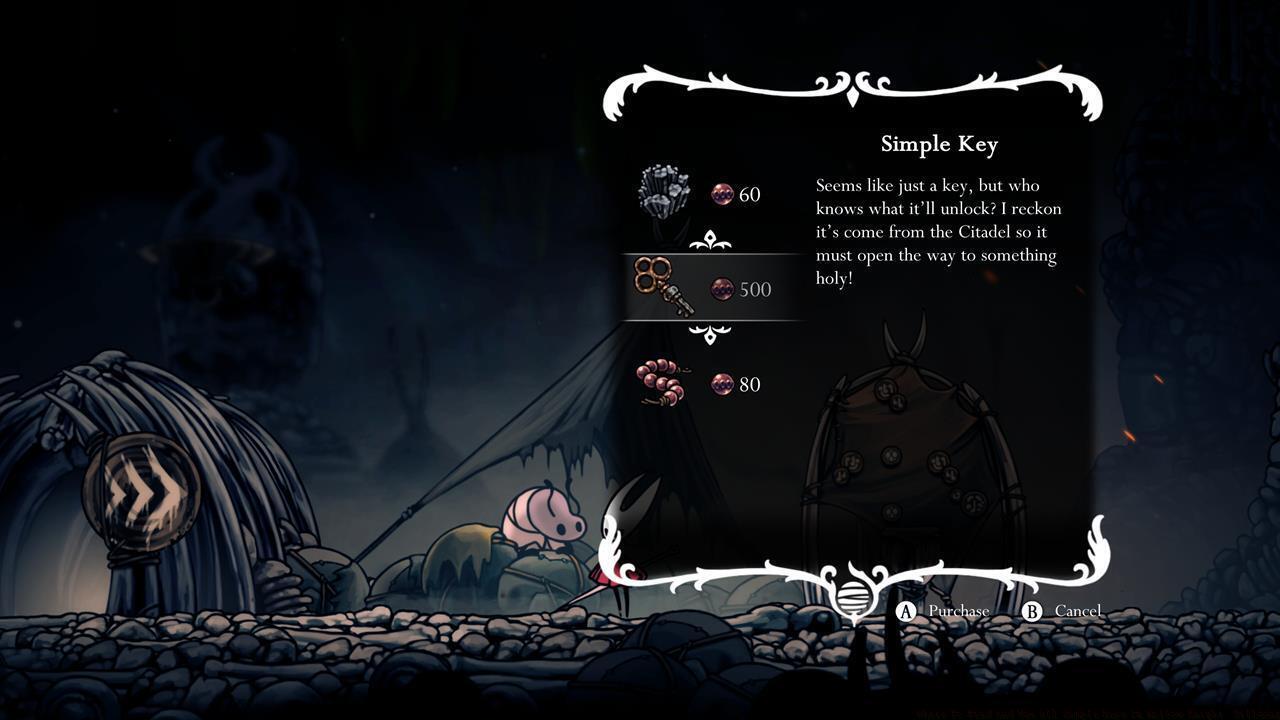Click the fleur divider above the Simple Key
Viewport: 1280px width, 720px height.
coord(710,240)
